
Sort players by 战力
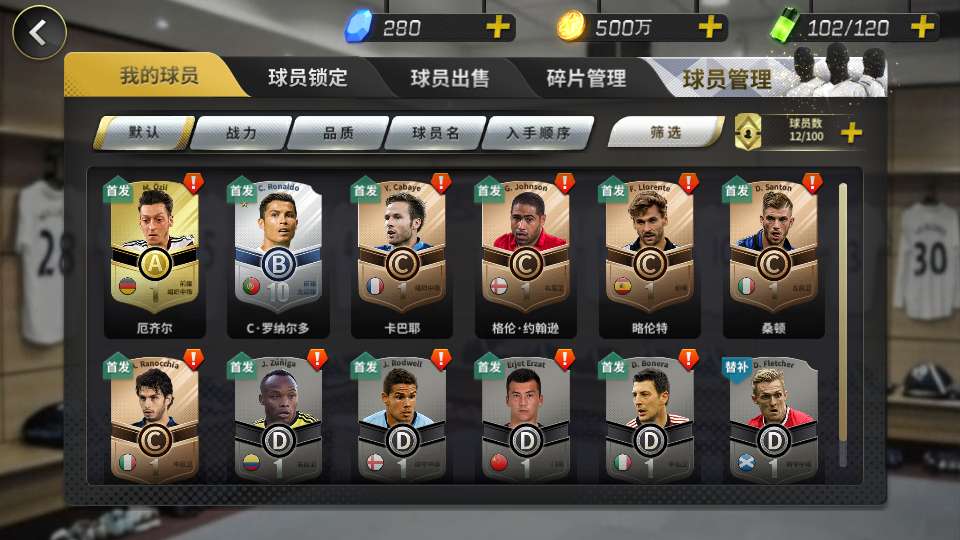click(241, 132)
